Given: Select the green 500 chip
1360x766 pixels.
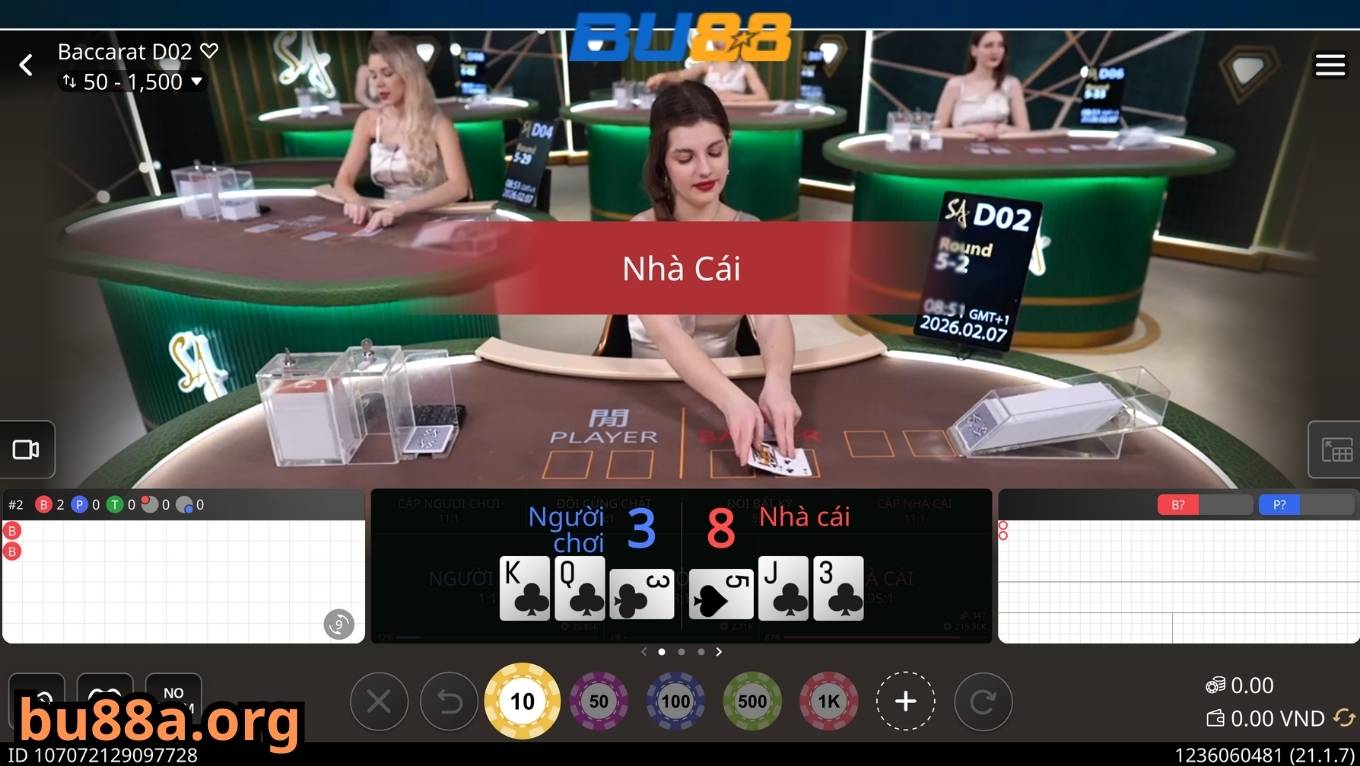Looking at the screenshot, I should point(752,701).
